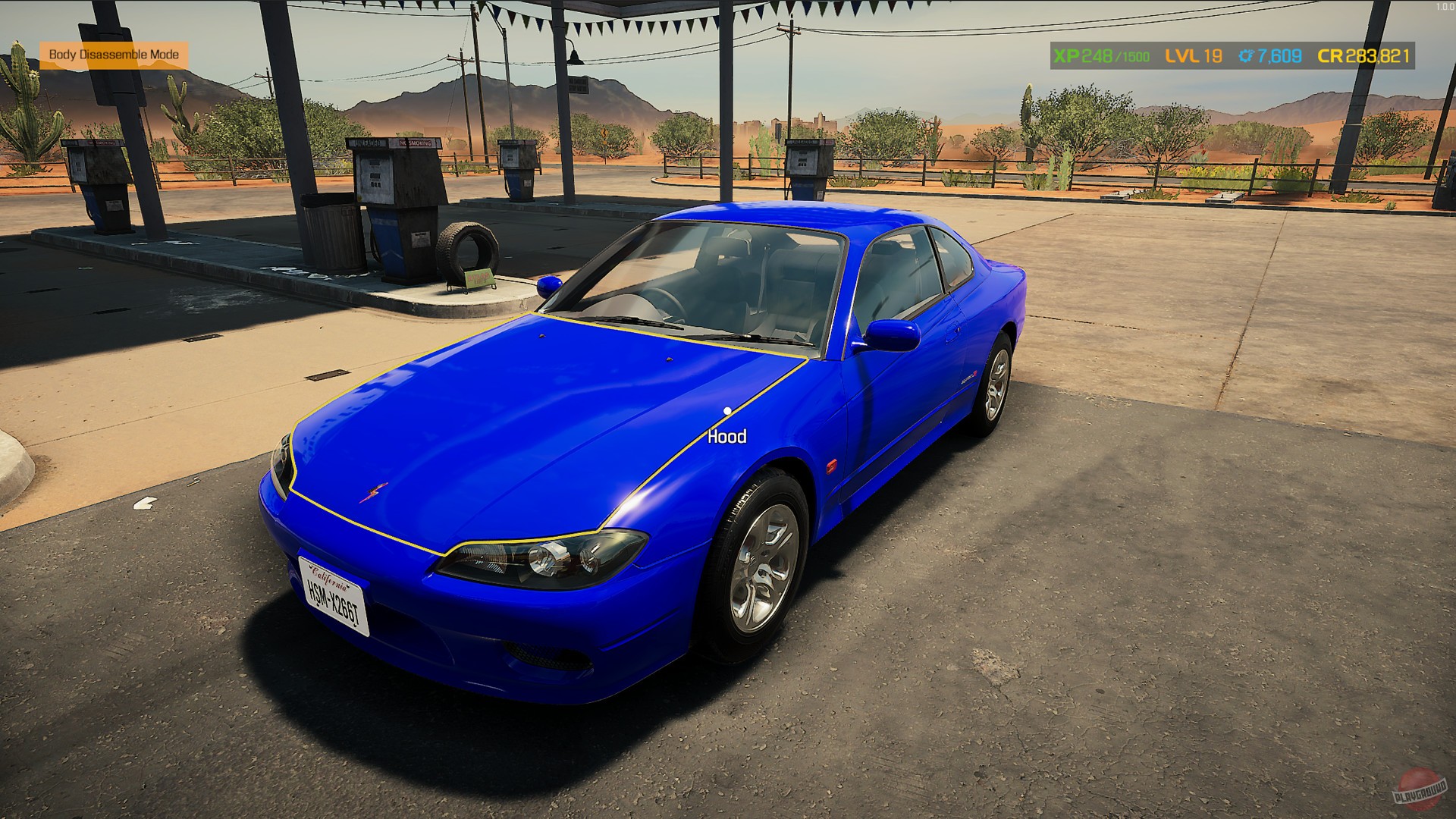1456x819 pixels.
Task: Click the driver's side mirror
Action: pyautogui.click(x=895, y=337)
